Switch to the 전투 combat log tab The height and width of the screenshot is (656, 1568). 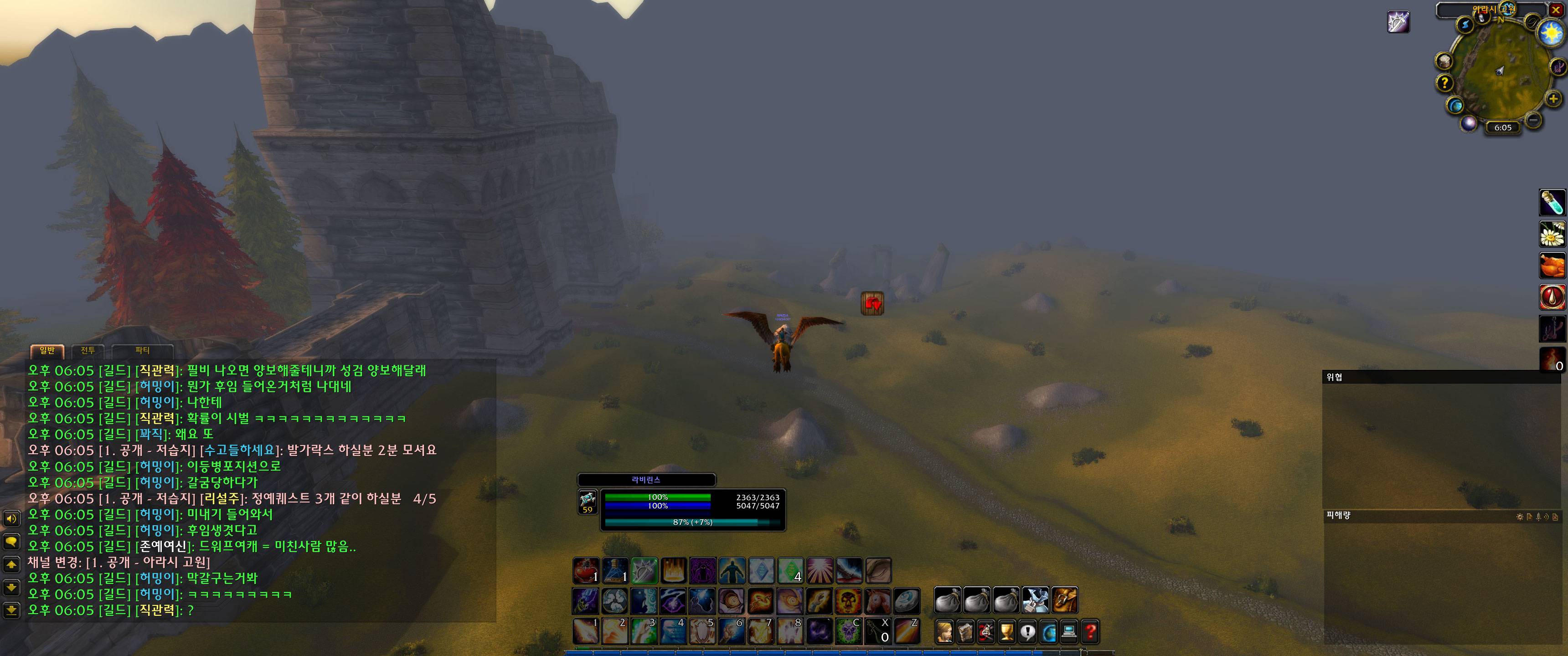click(88, 350)
